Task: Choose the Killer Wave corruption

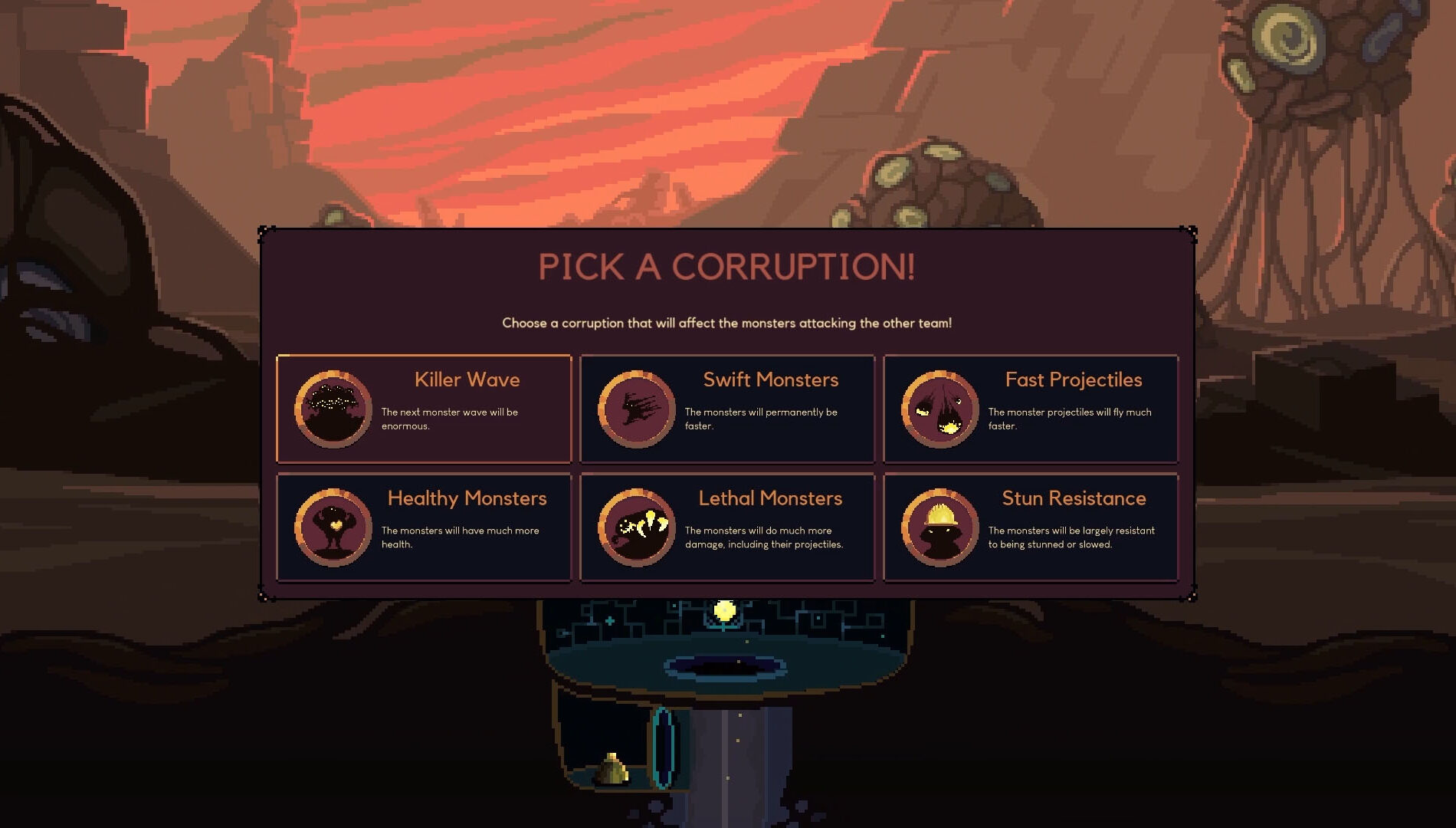Action: (x=424, y=409)
